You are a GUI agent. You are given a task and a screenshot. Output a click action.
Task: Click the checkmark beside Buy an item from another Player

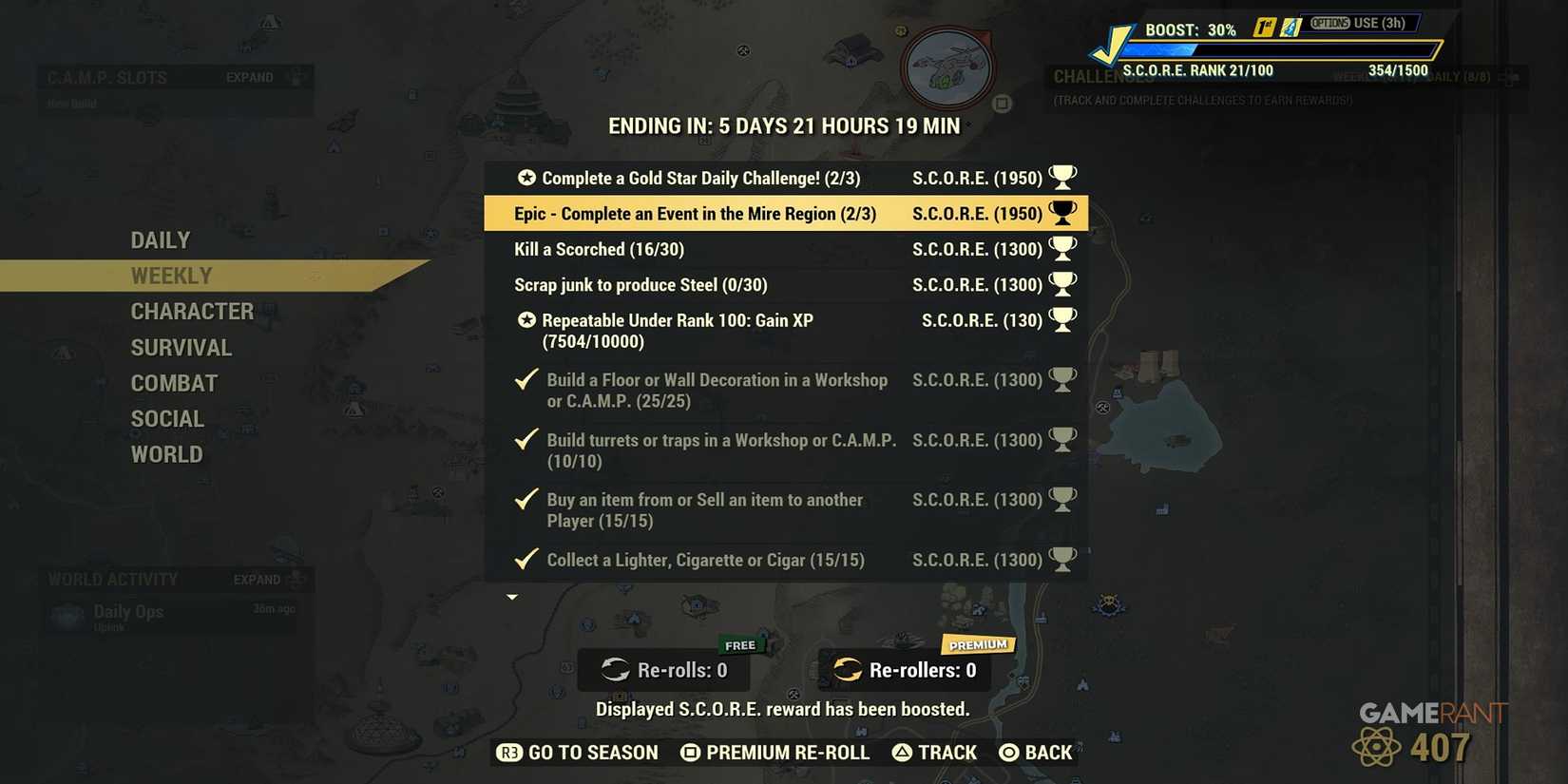point(526,499)
